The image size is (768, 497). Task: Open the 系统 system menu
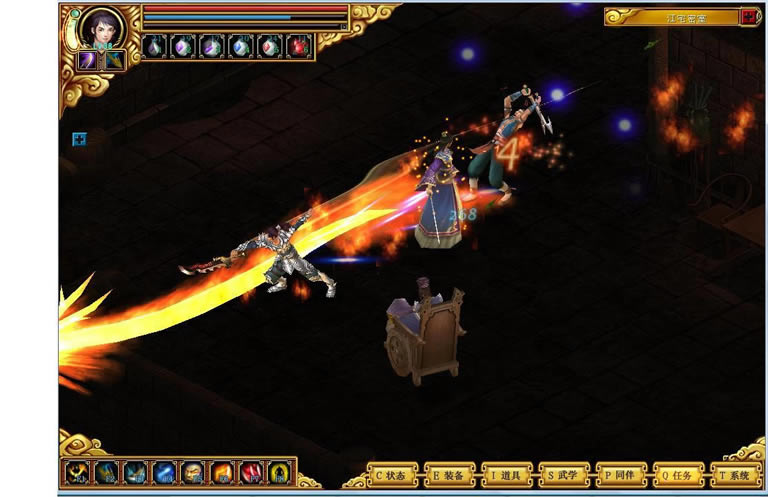[x=735, y=474]
